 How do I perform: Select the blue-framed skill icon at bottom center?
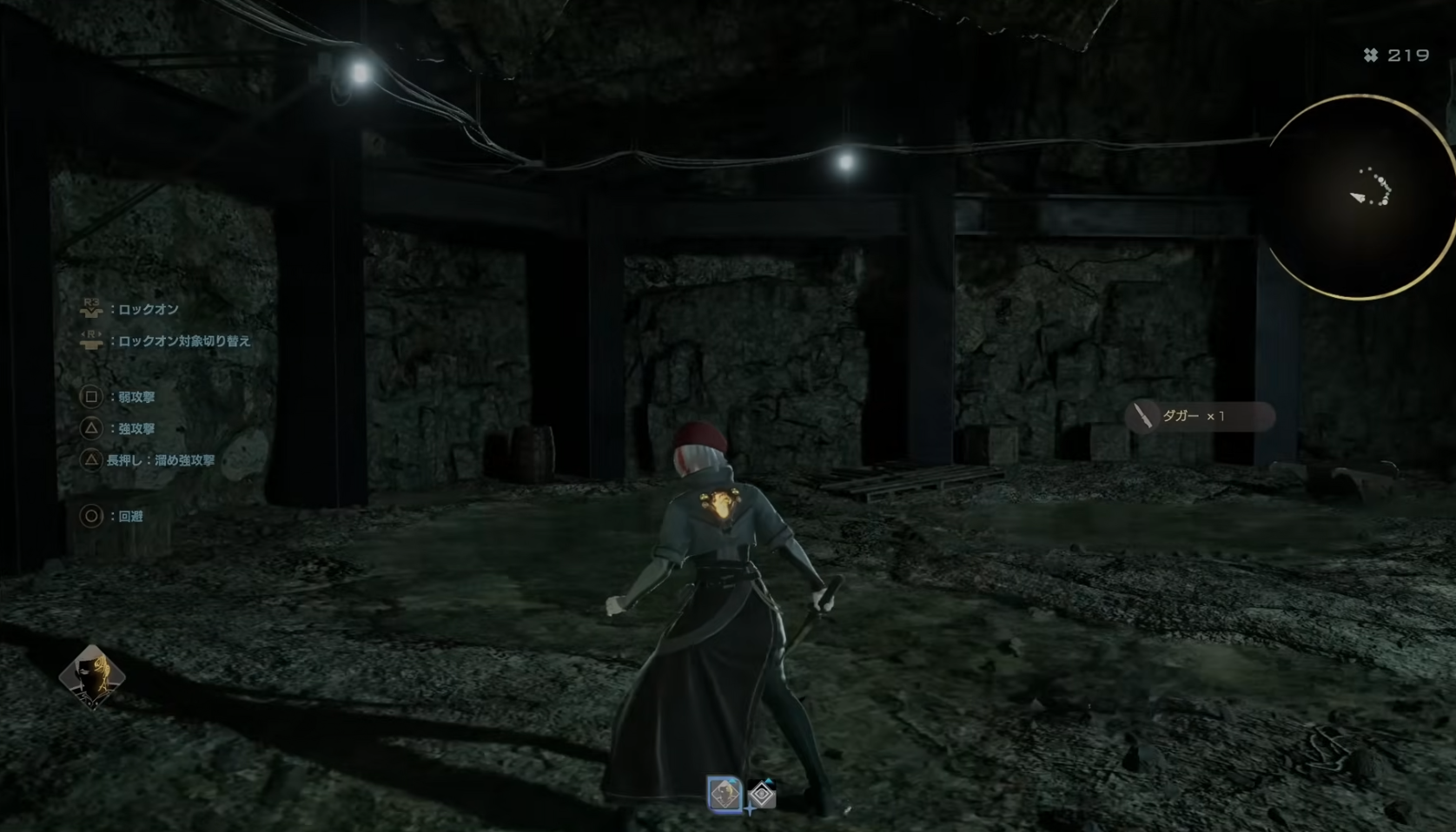[725, 795]
